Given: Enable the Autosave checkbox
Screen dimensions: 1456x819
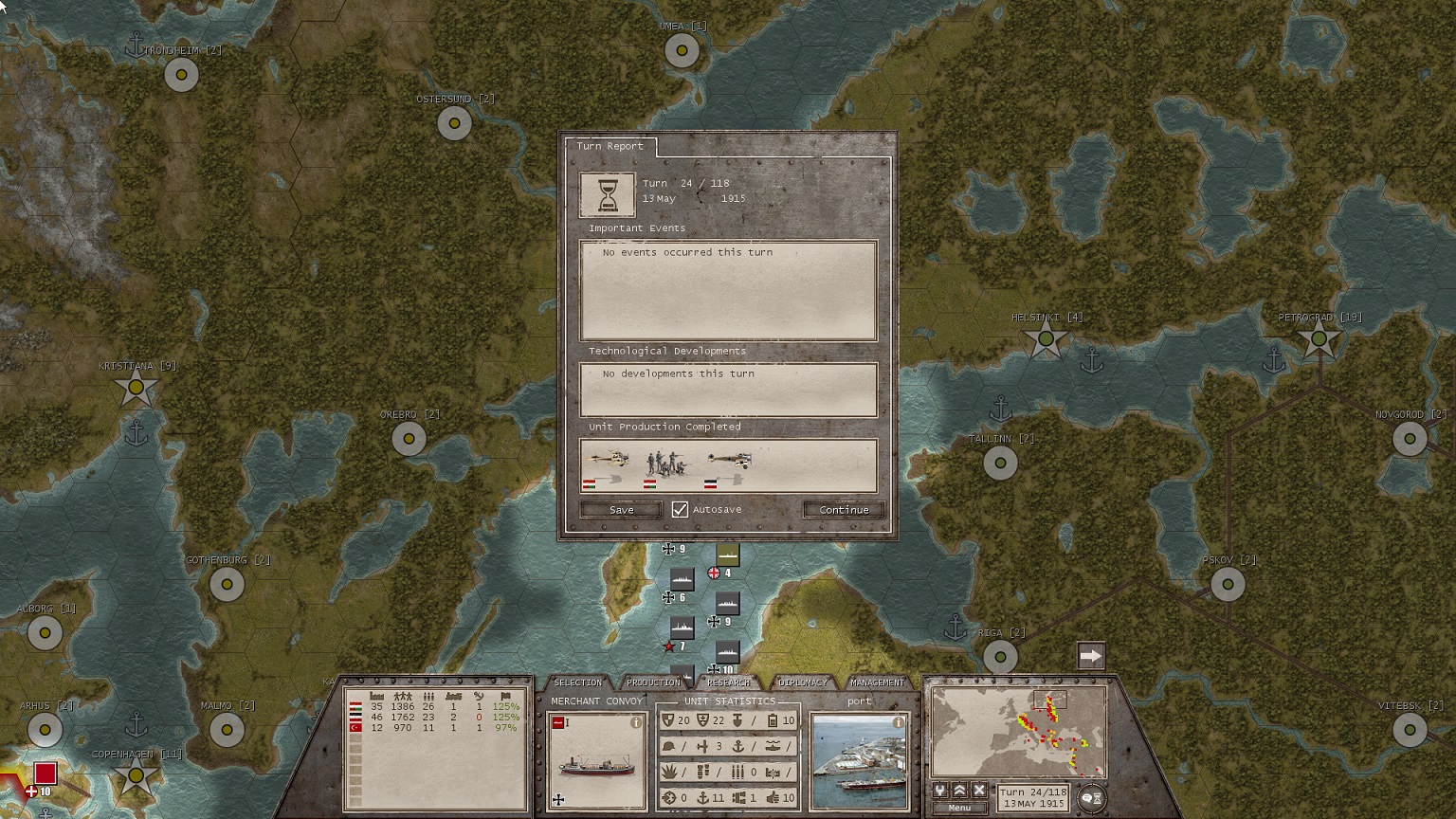Looking at the screenshot, I should [x=680, y=509].
